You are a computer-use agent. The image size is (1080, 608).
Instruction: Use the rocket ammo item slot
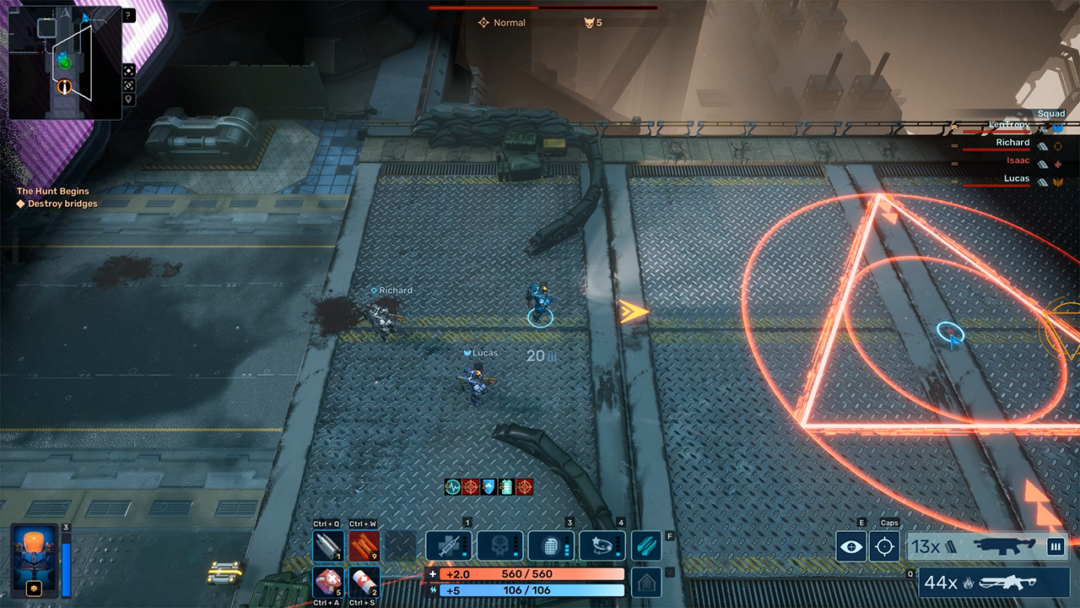(329, 546)
